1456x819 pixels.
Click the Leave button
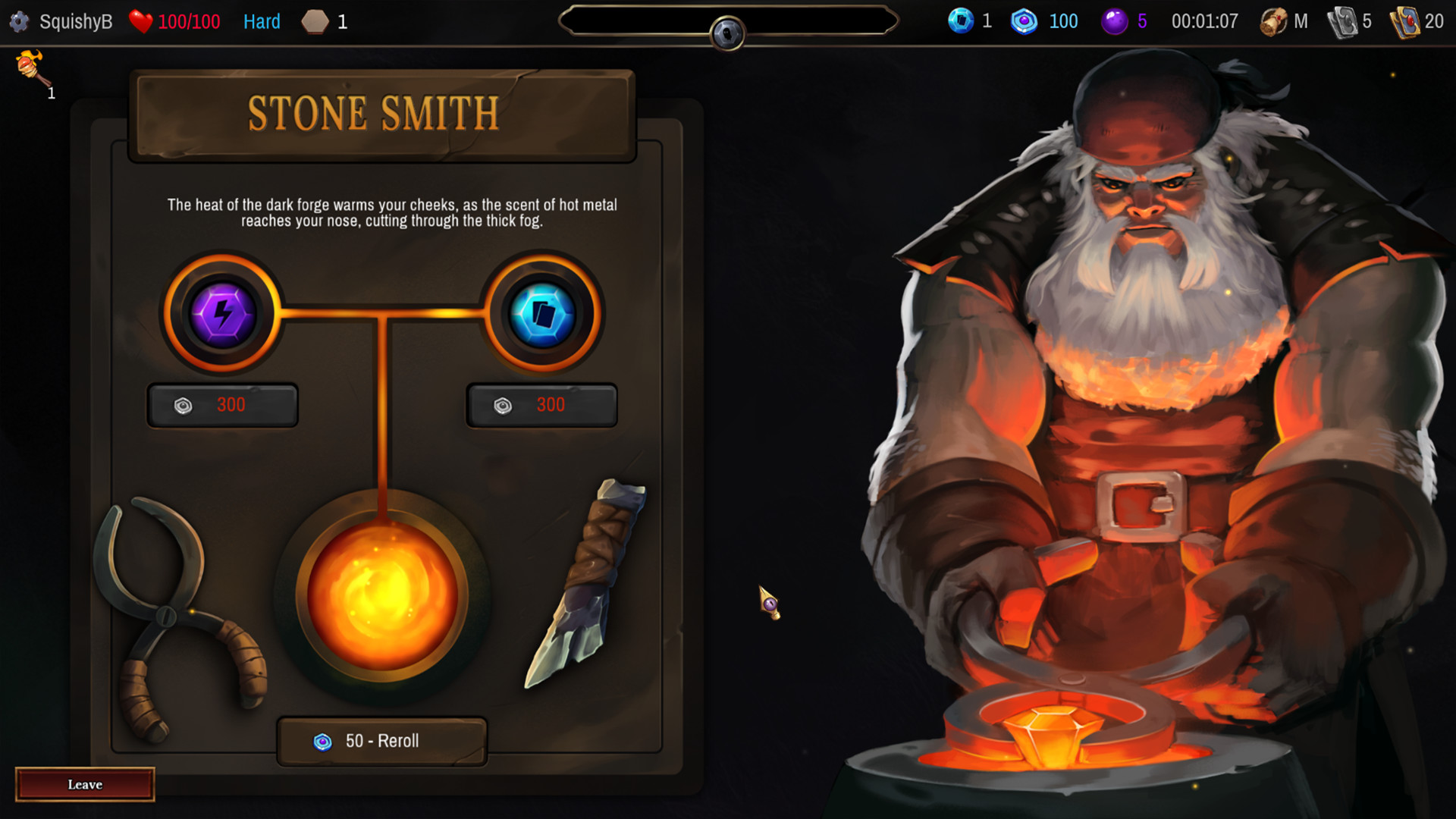coord(84,784)
